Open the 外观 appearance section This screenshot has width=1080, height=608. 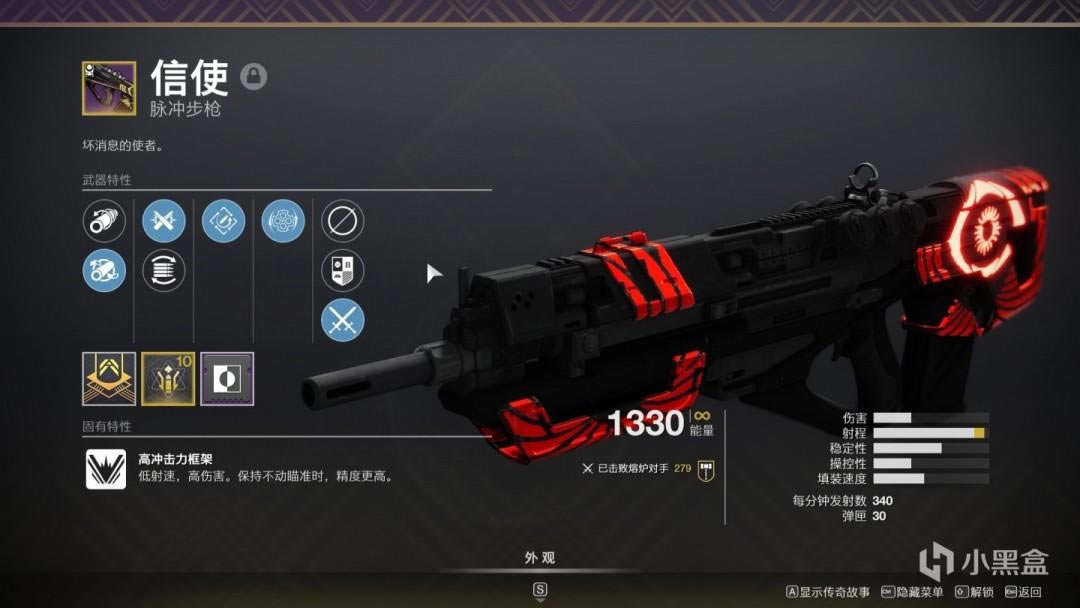[x=540, y=558]
